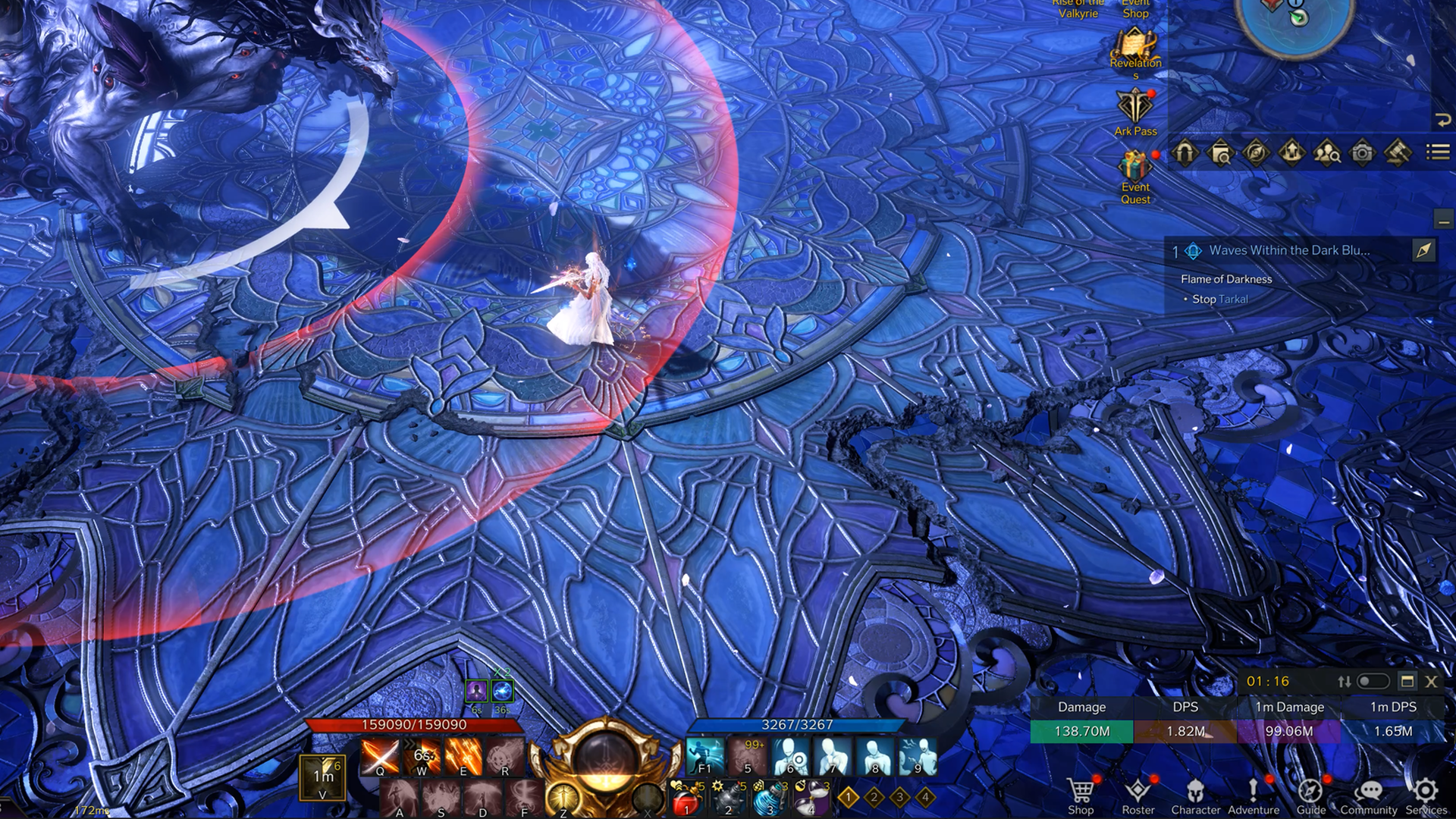
Task: Open the Services gear menu
Action: point(1426,795)
